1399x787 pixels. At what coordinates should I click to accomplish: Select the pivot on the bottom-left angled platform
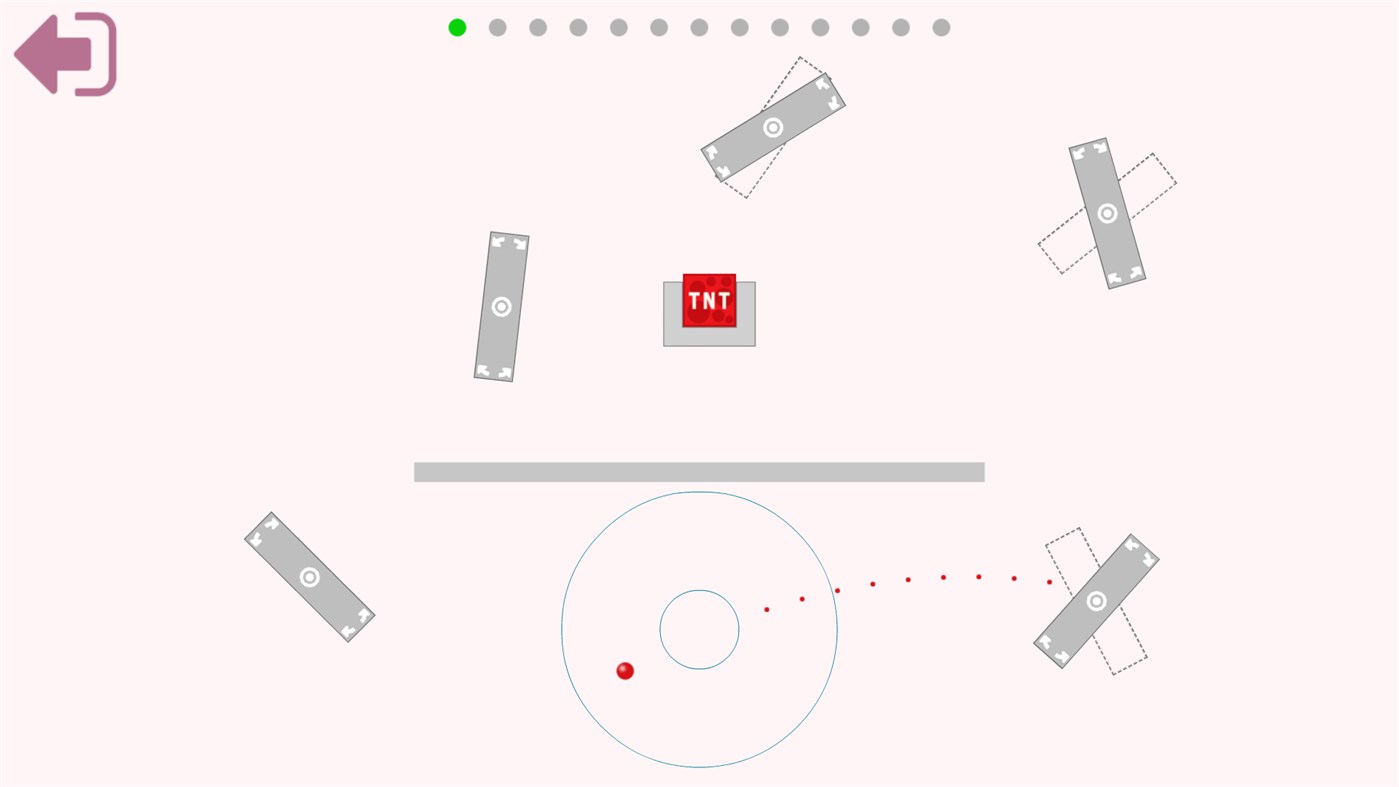coord(308,576)
